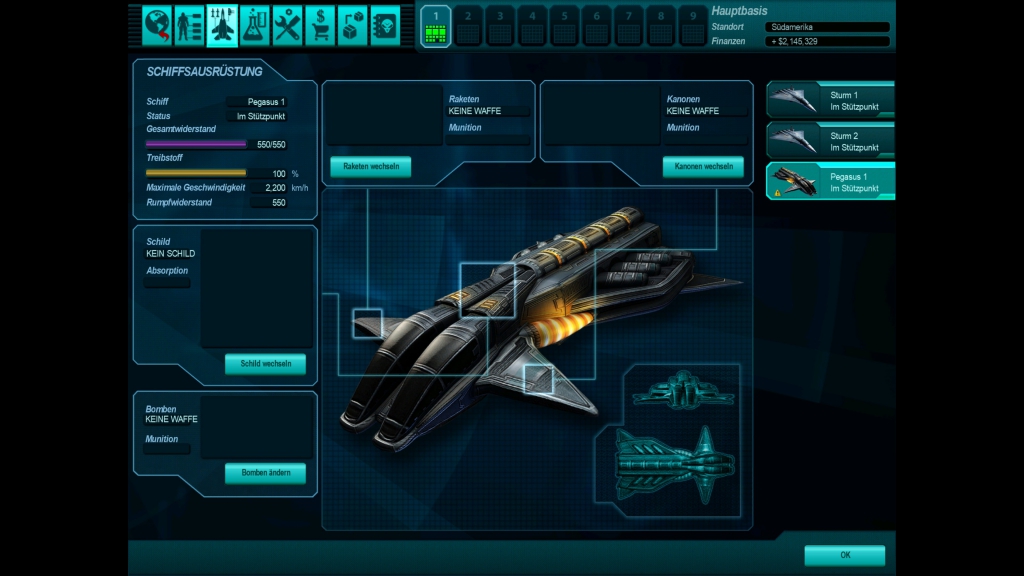Choose the Sturm 2 ship entry
Image resolution: width=1024 pixels, height=576 pixels.
(x=830, y=141)
